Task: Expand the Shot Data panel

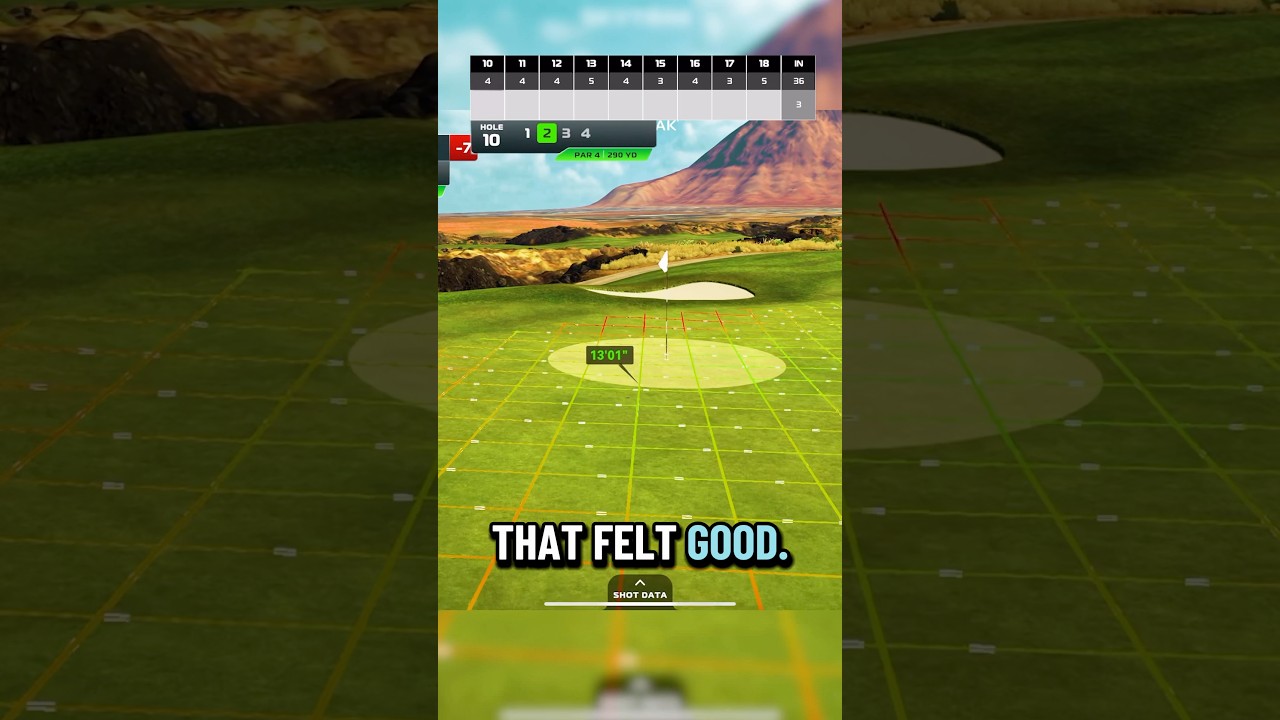Action: (640, 592)
